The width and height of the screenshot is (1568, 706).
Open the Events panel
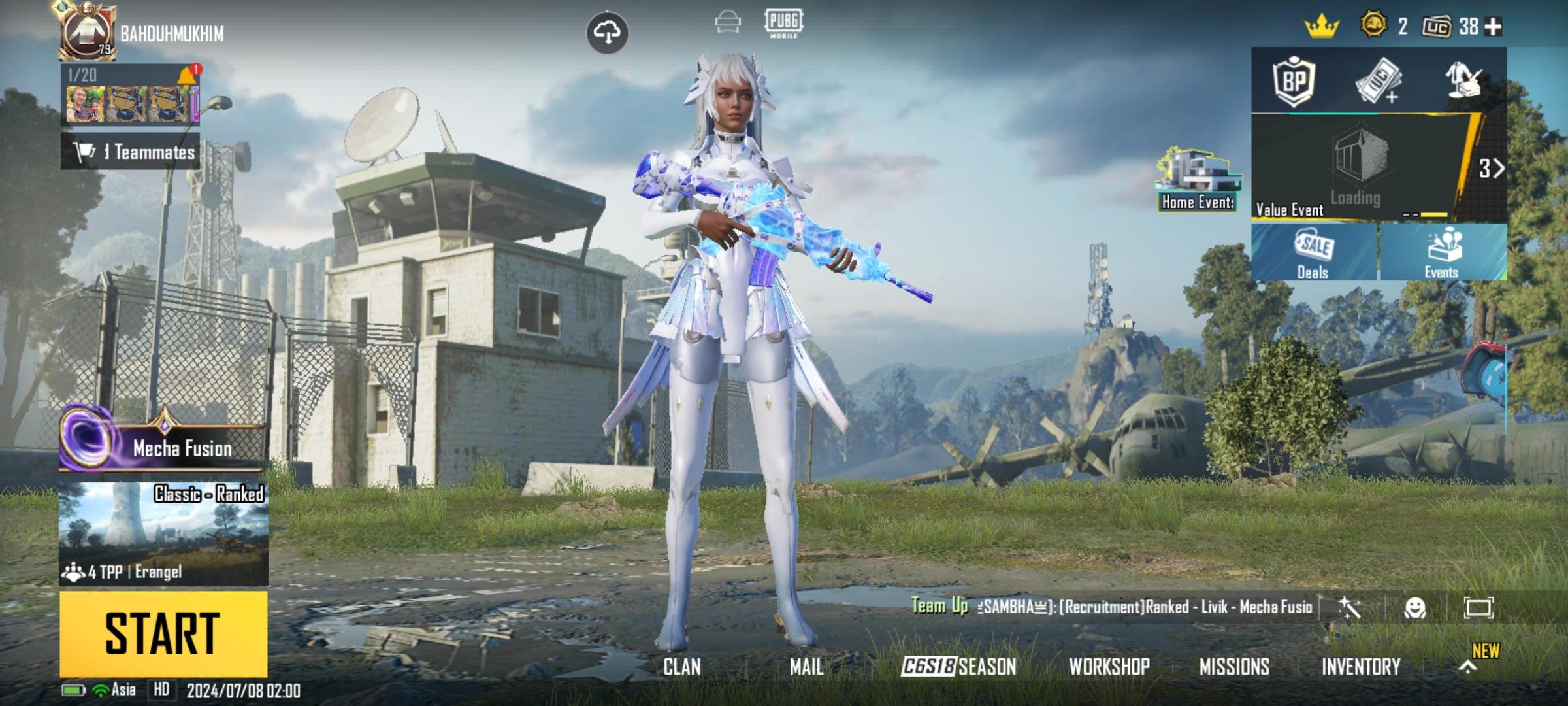pyautogui.click(x=1442, y=252)
